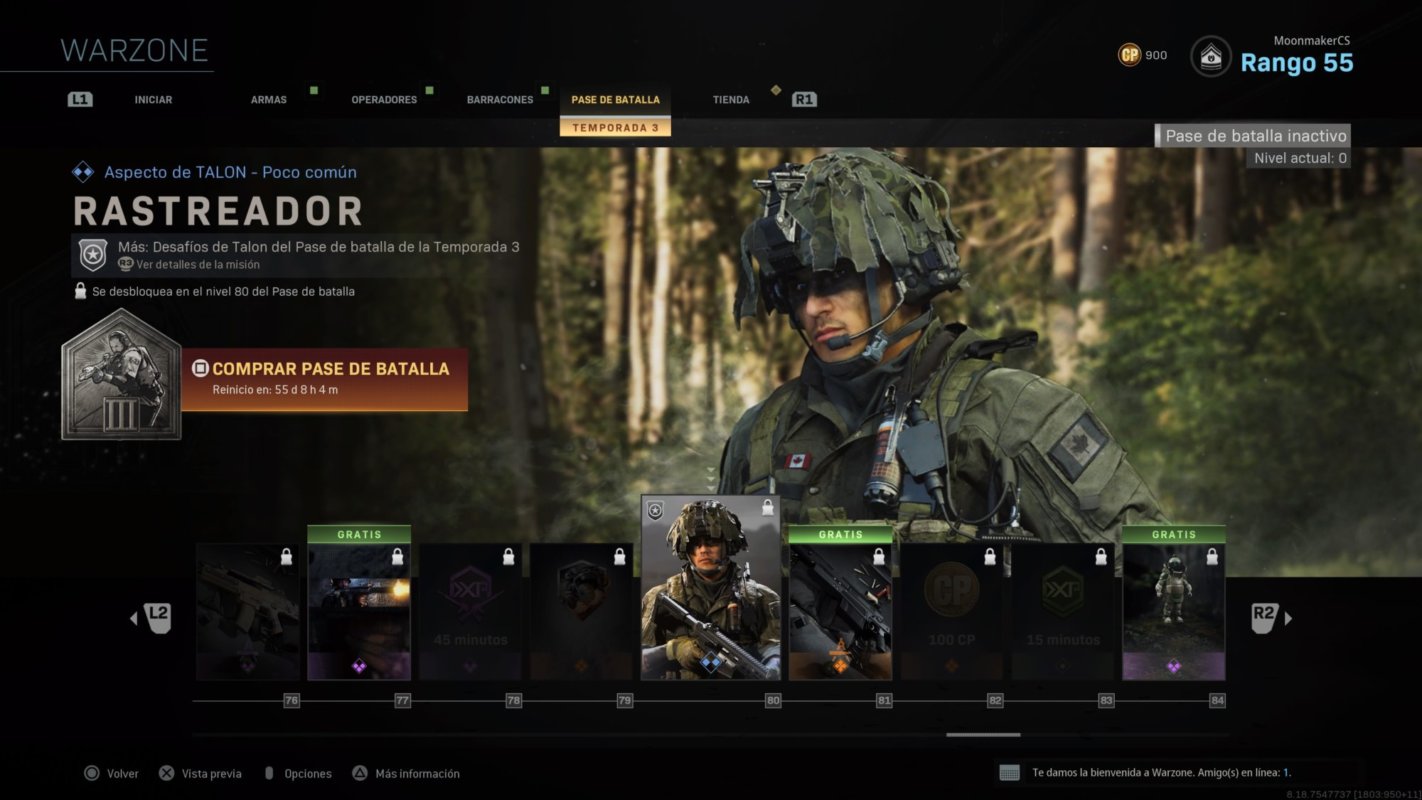Screen dimensions: 1422x800
Task: Open the OPERADORES tab
Action: 383,99
